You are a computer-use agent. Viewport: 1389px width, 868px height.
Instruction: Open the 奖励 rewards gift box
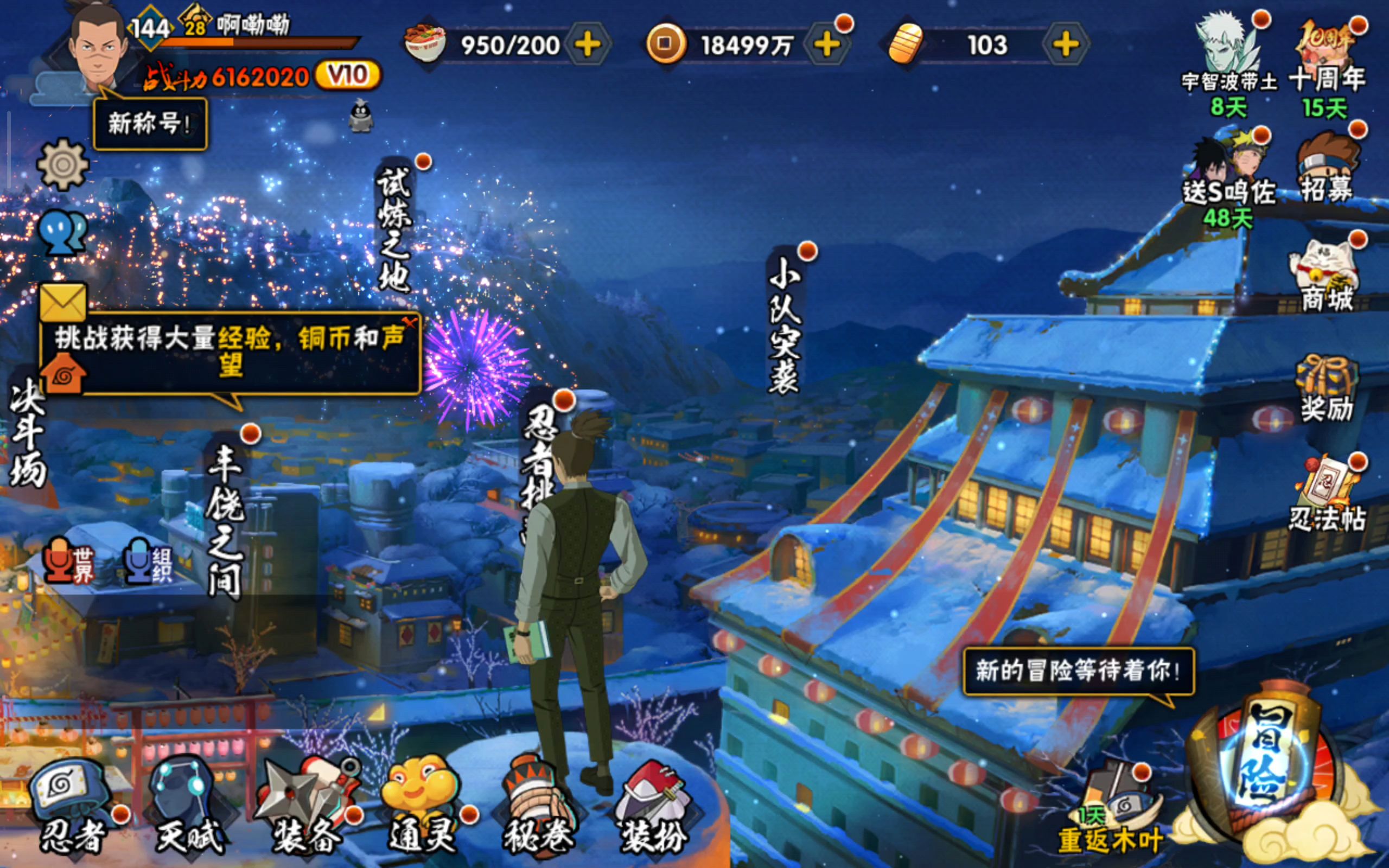click(1326, 387)
